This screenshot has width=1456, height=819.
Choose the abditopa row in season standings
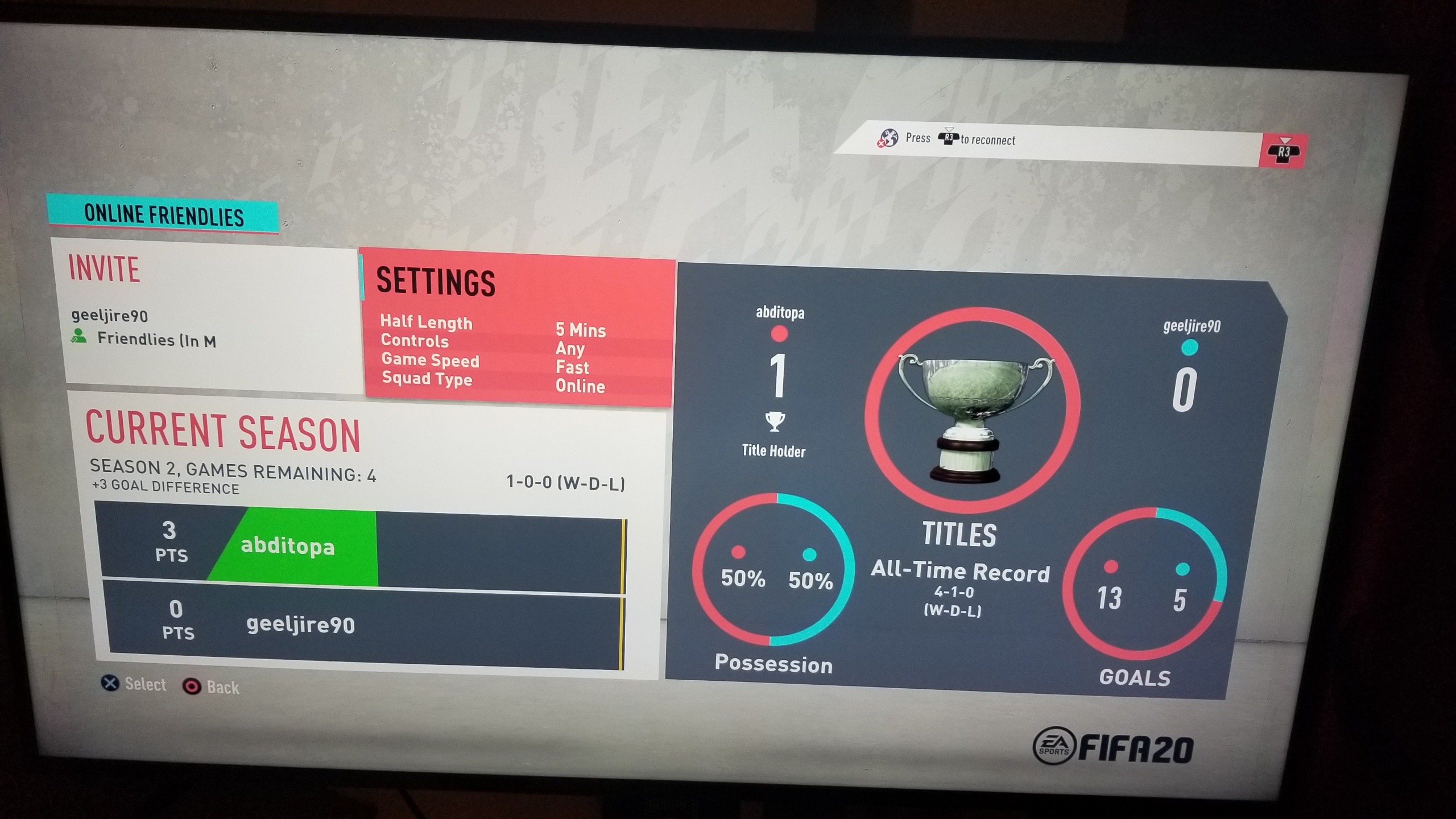[x=362, y=548]
